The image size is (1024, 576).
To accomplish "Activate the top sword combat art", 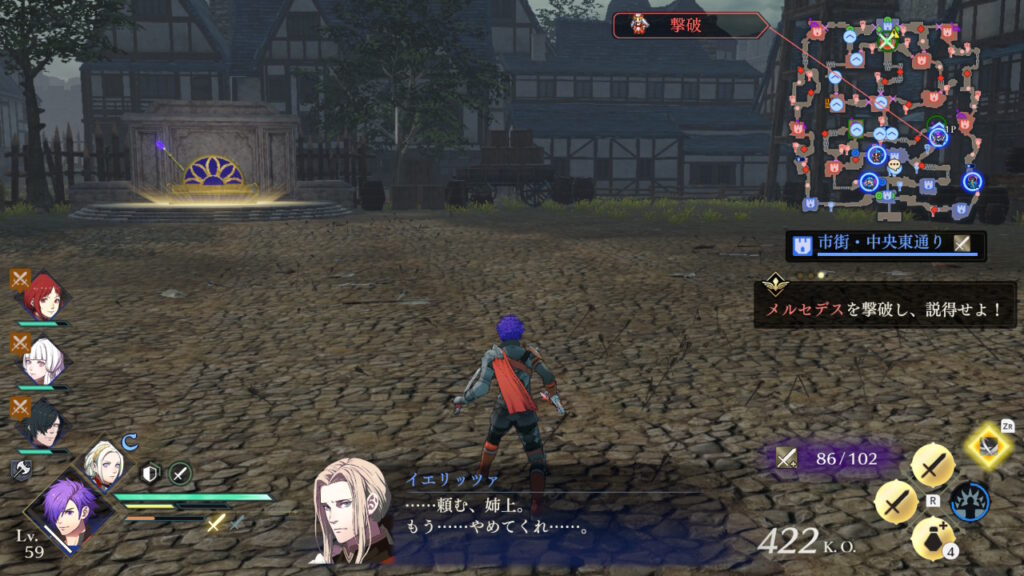I will click(932, 464).
